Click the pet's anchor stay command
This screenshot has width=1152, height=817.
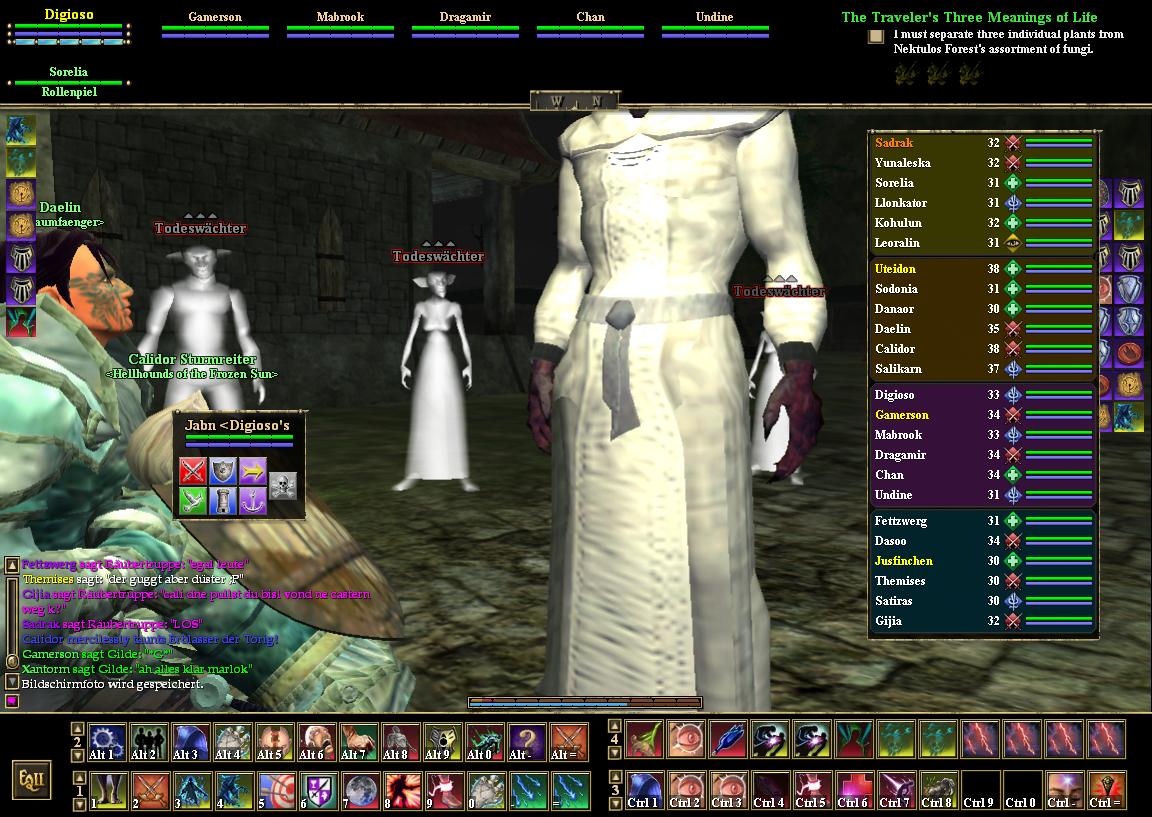pyautogui.click(x=252, y=500)
